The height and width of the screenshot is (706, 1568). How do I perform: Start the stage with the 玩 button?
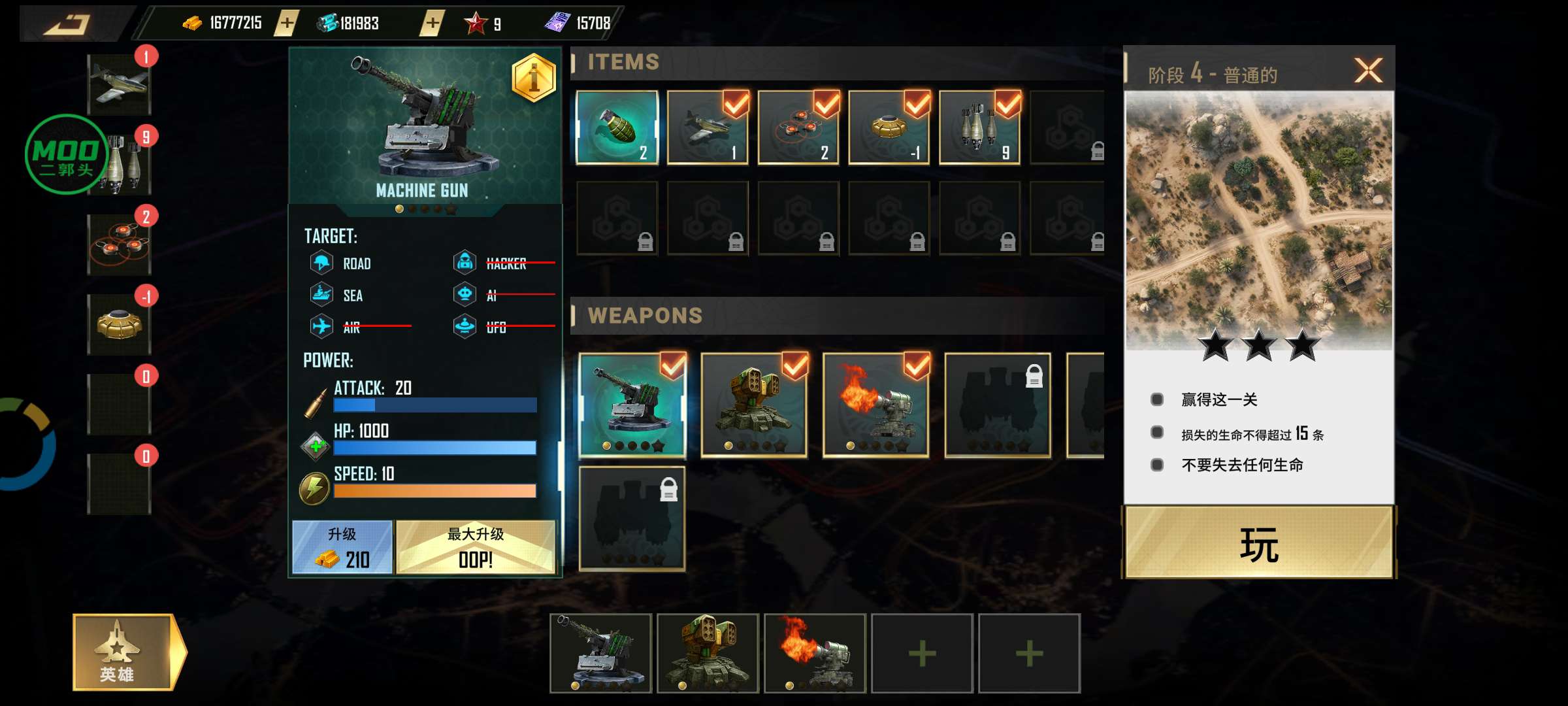(1258, 544)
